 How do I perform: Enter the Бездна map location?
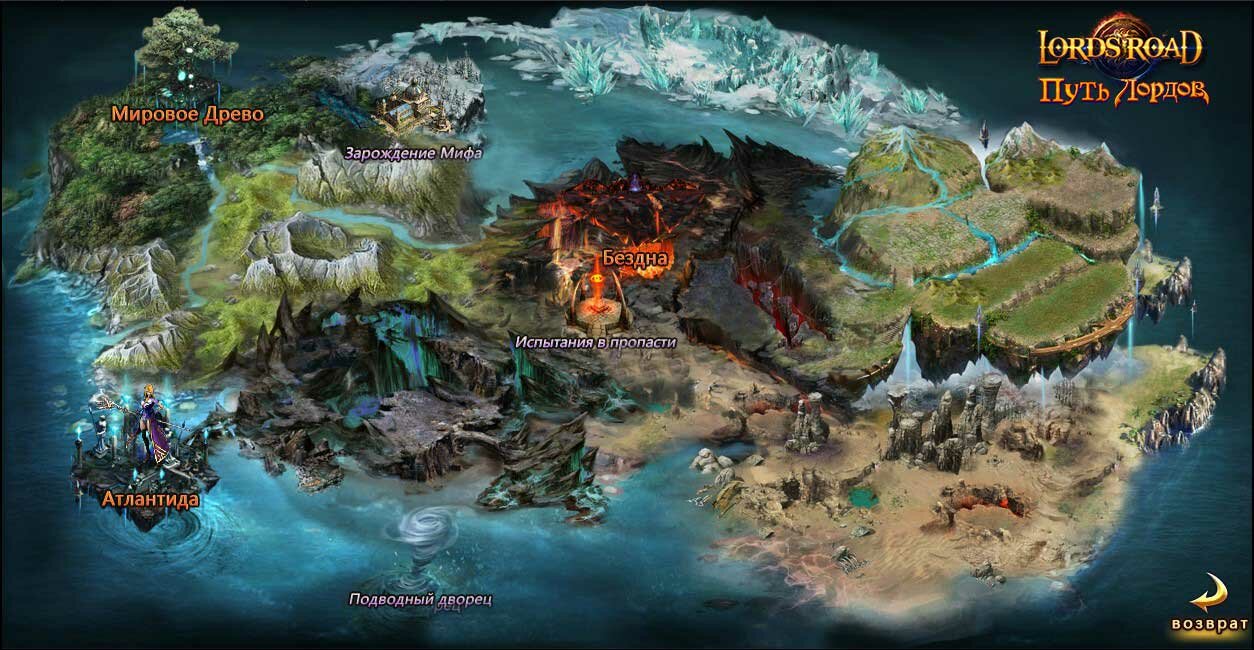(x=634, y=258)
